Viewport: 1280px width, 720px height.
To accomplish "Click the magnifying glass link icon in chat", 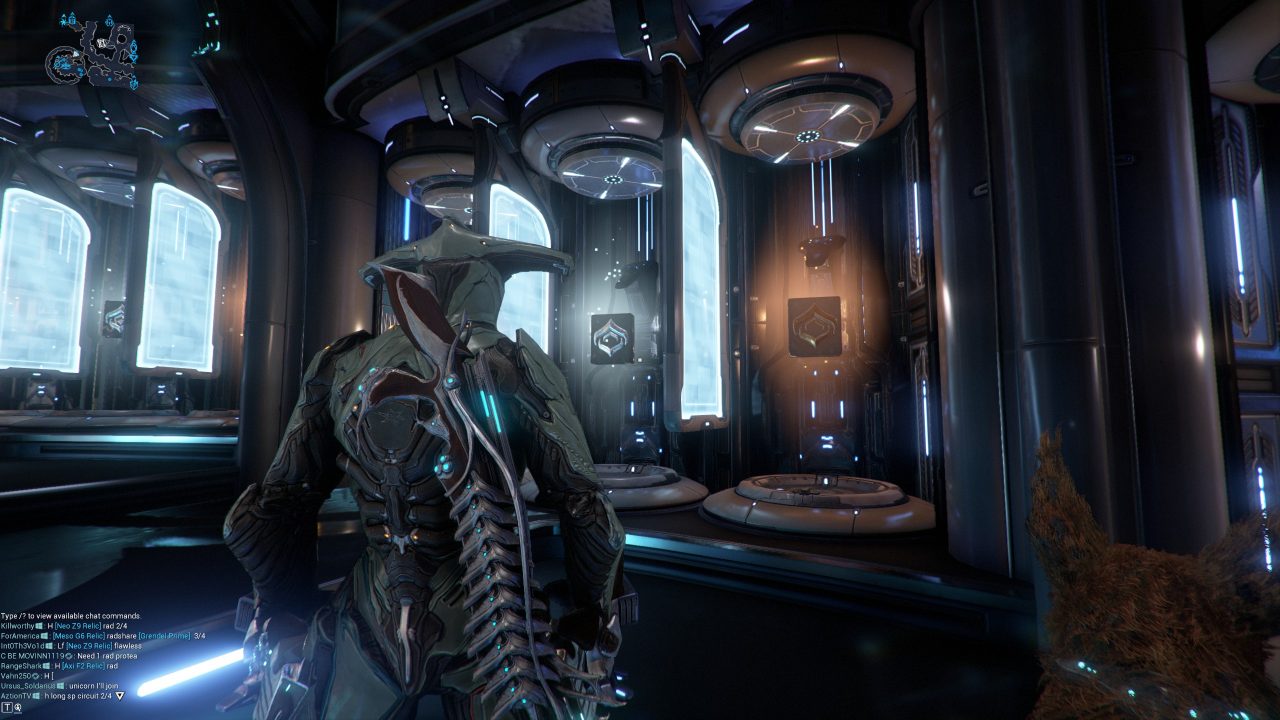I will click(17, 708).
